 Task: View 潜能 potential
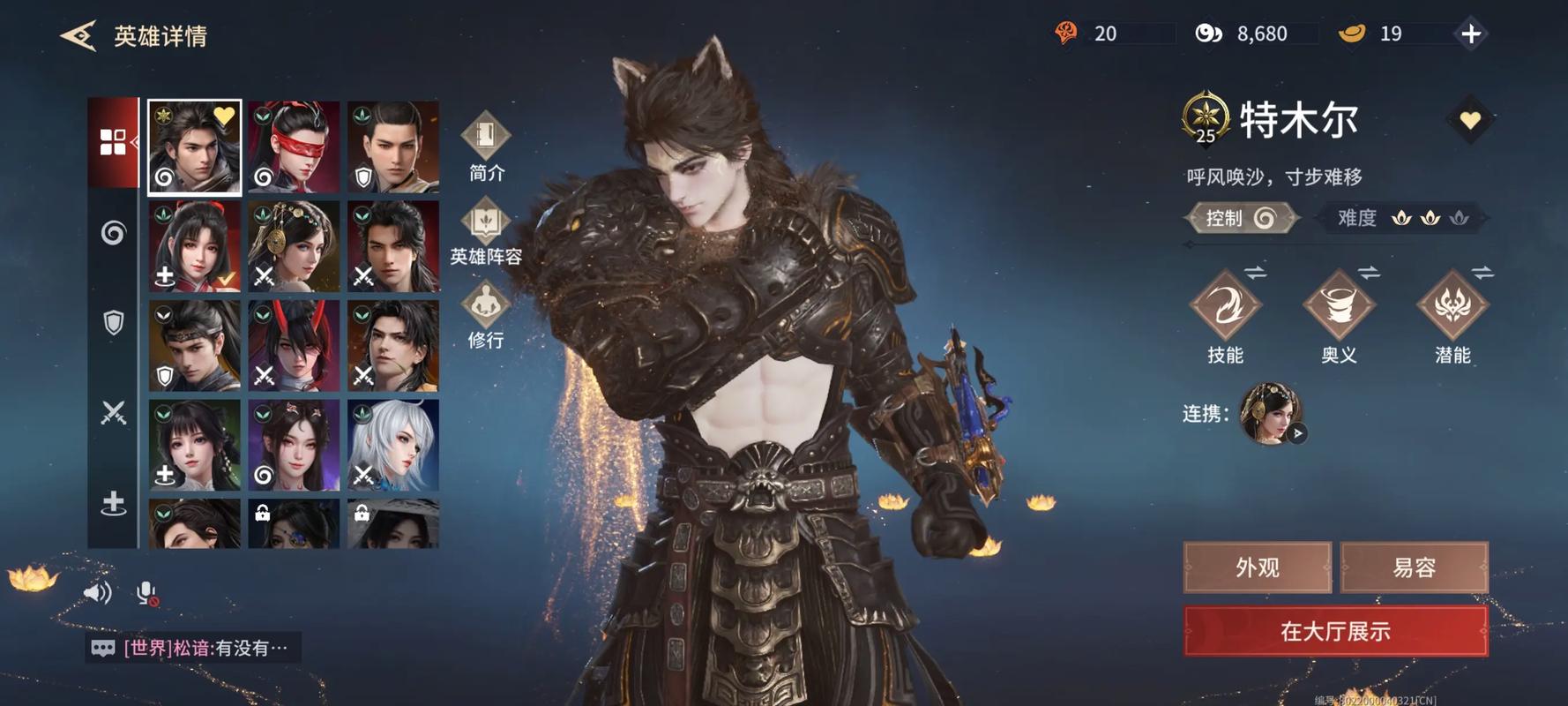click(1452, 316)
